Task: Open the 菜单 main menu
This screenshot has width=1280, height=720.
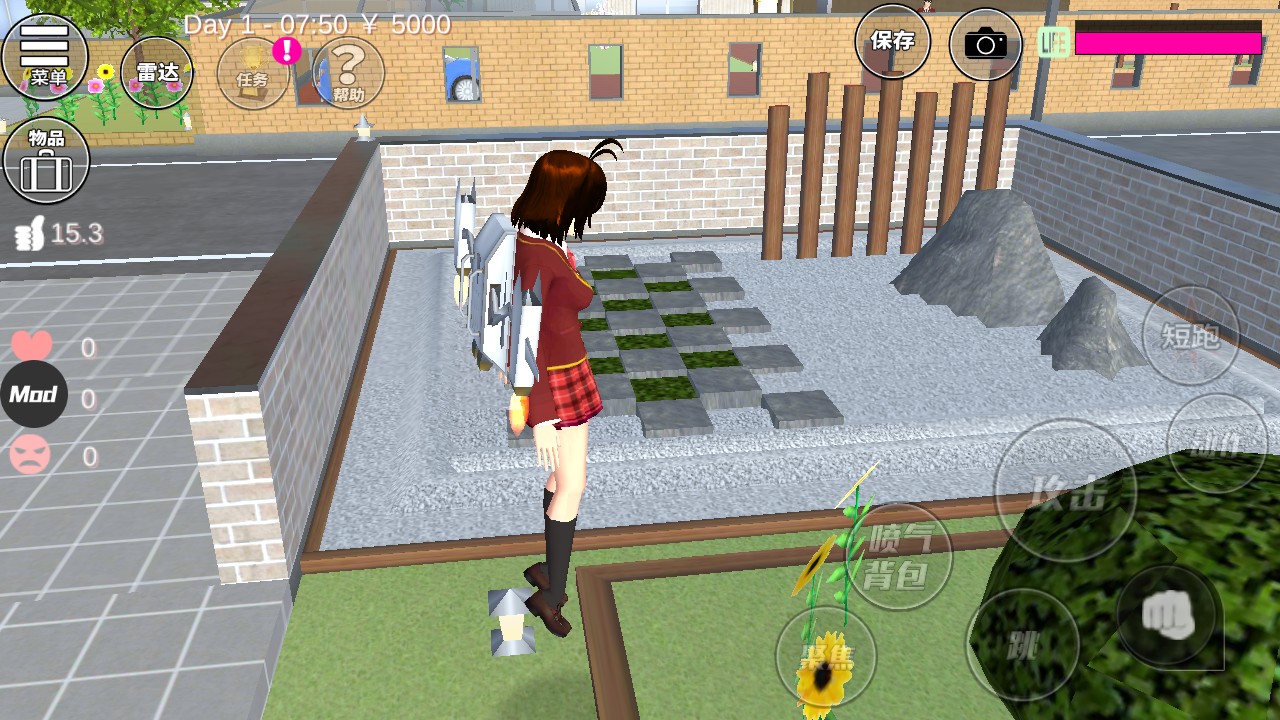Action: point(45,57)
